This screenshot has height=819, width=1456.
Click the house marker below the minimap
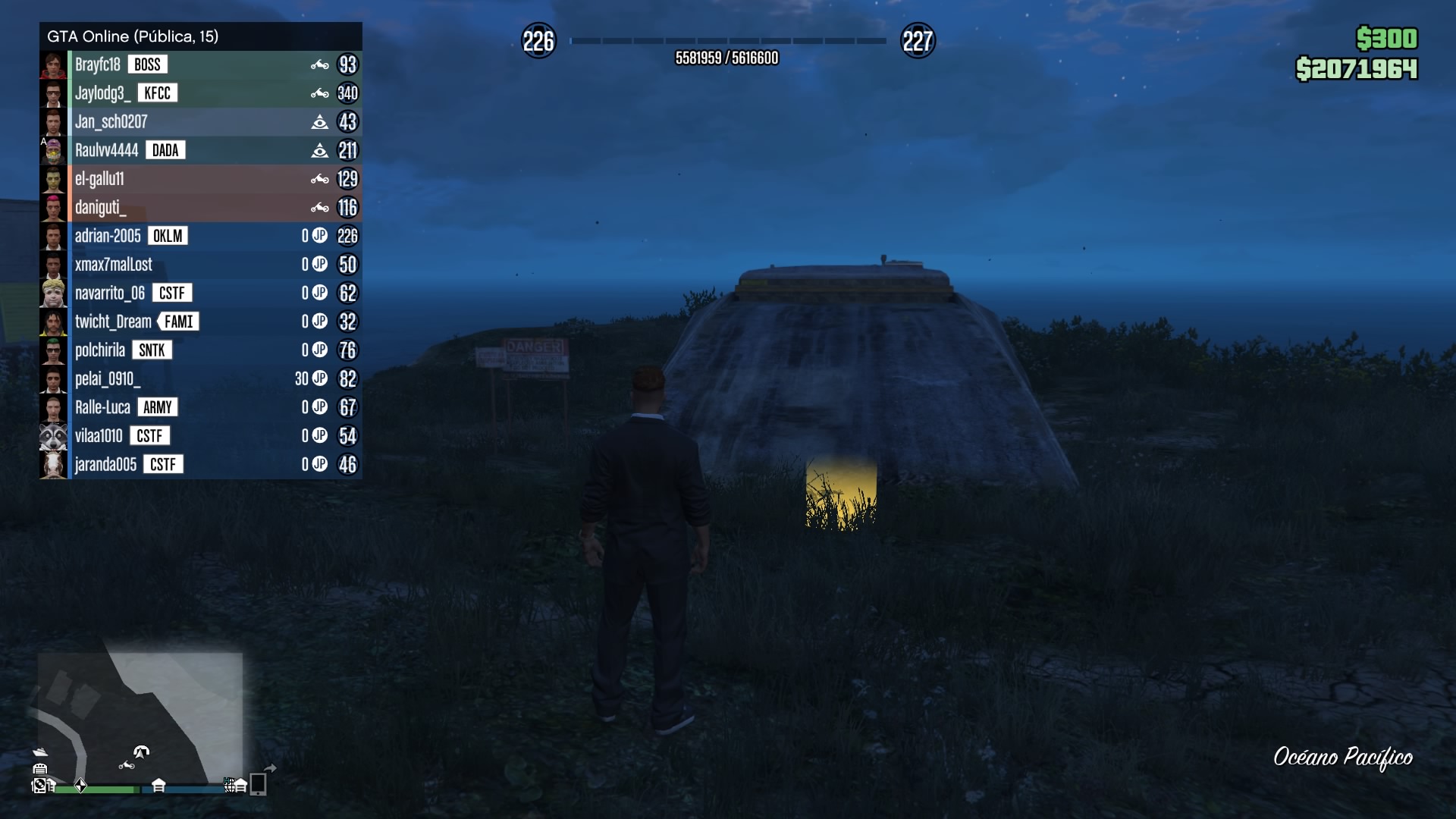coord(158,785)
